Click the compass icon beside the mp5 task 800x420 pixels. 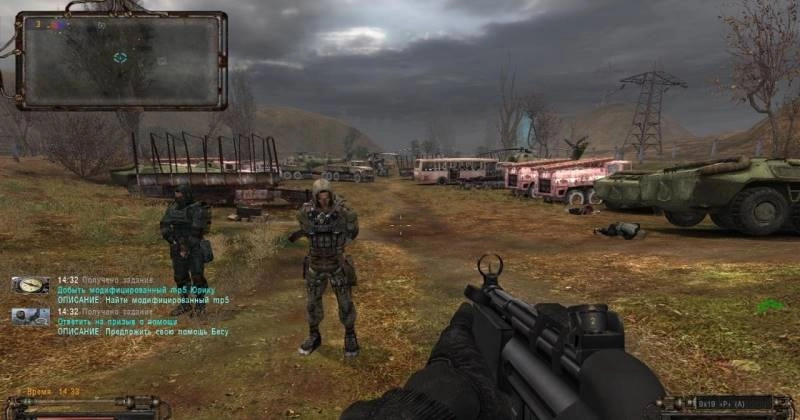31,285
